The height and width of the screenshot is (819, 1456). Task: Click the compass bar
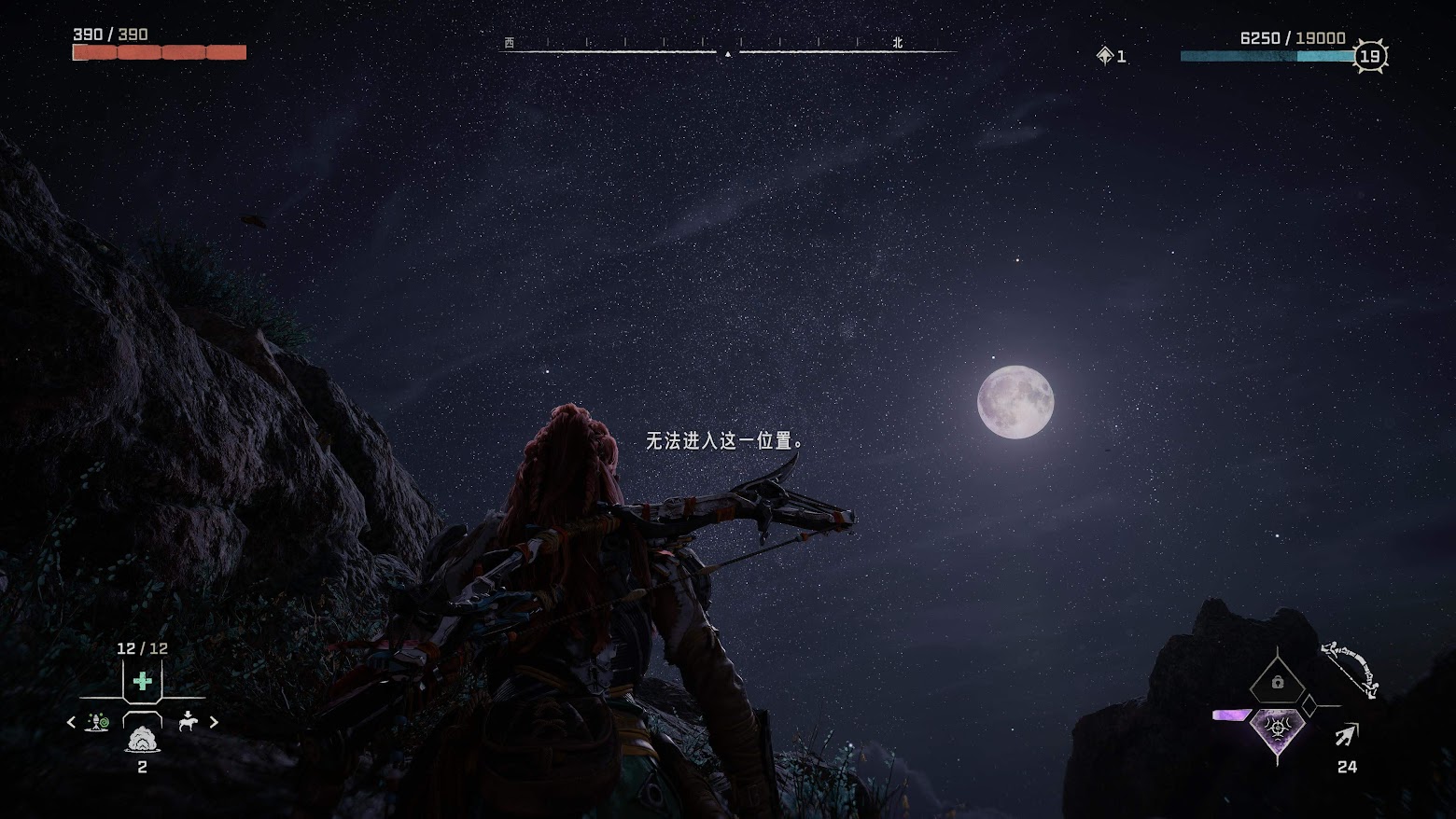click(728, 50)
